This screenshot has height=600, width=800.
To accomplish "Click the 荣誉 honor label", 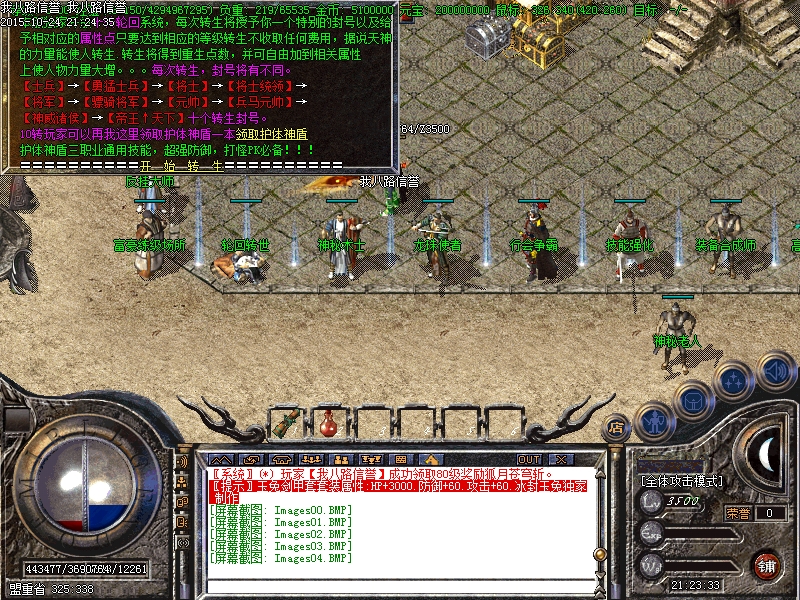I will click(x=738, y=513).
